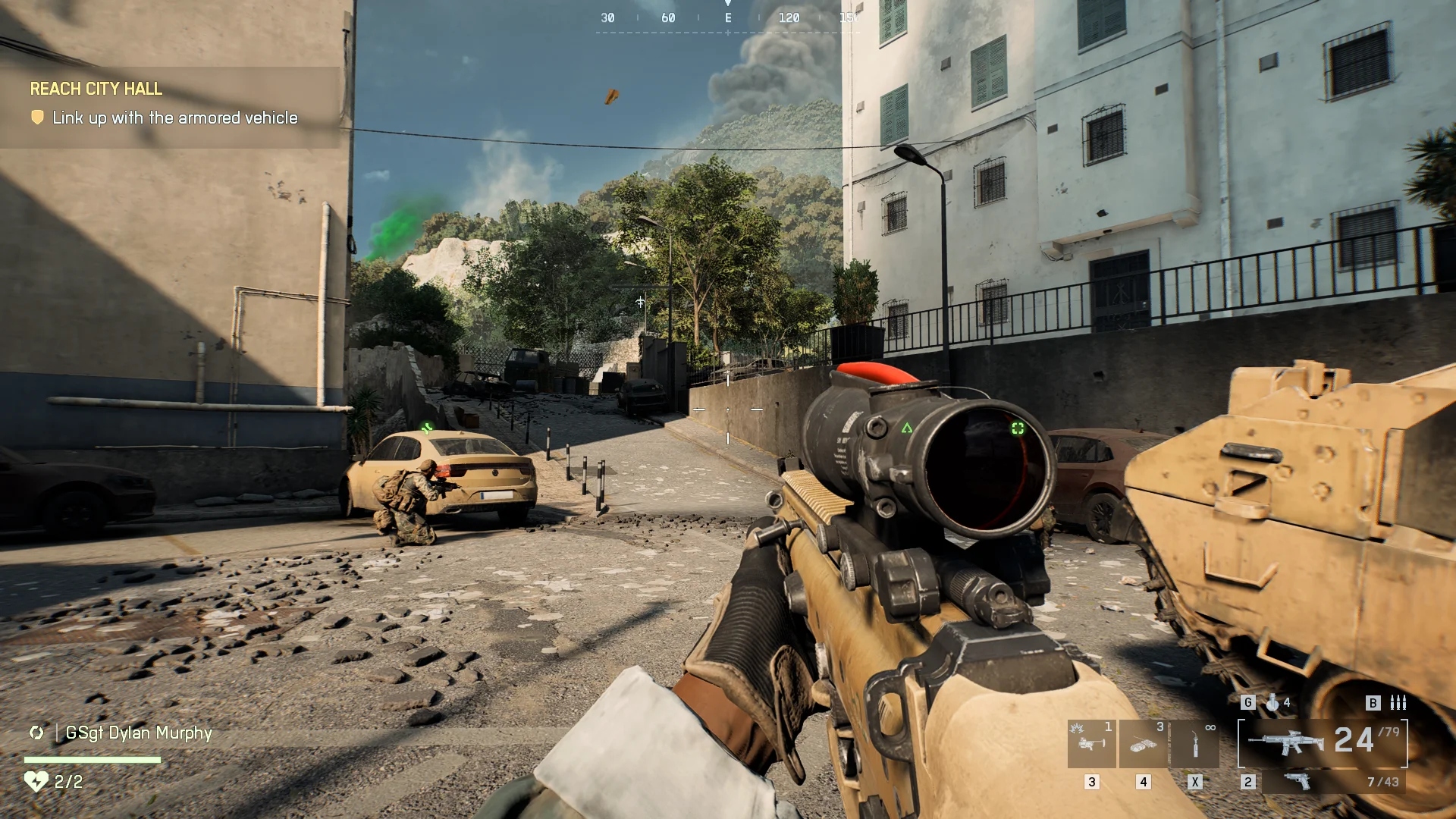Click the defibrillator heart revive icon
The height and width of the screenshot is (819, 1456).
36,781
